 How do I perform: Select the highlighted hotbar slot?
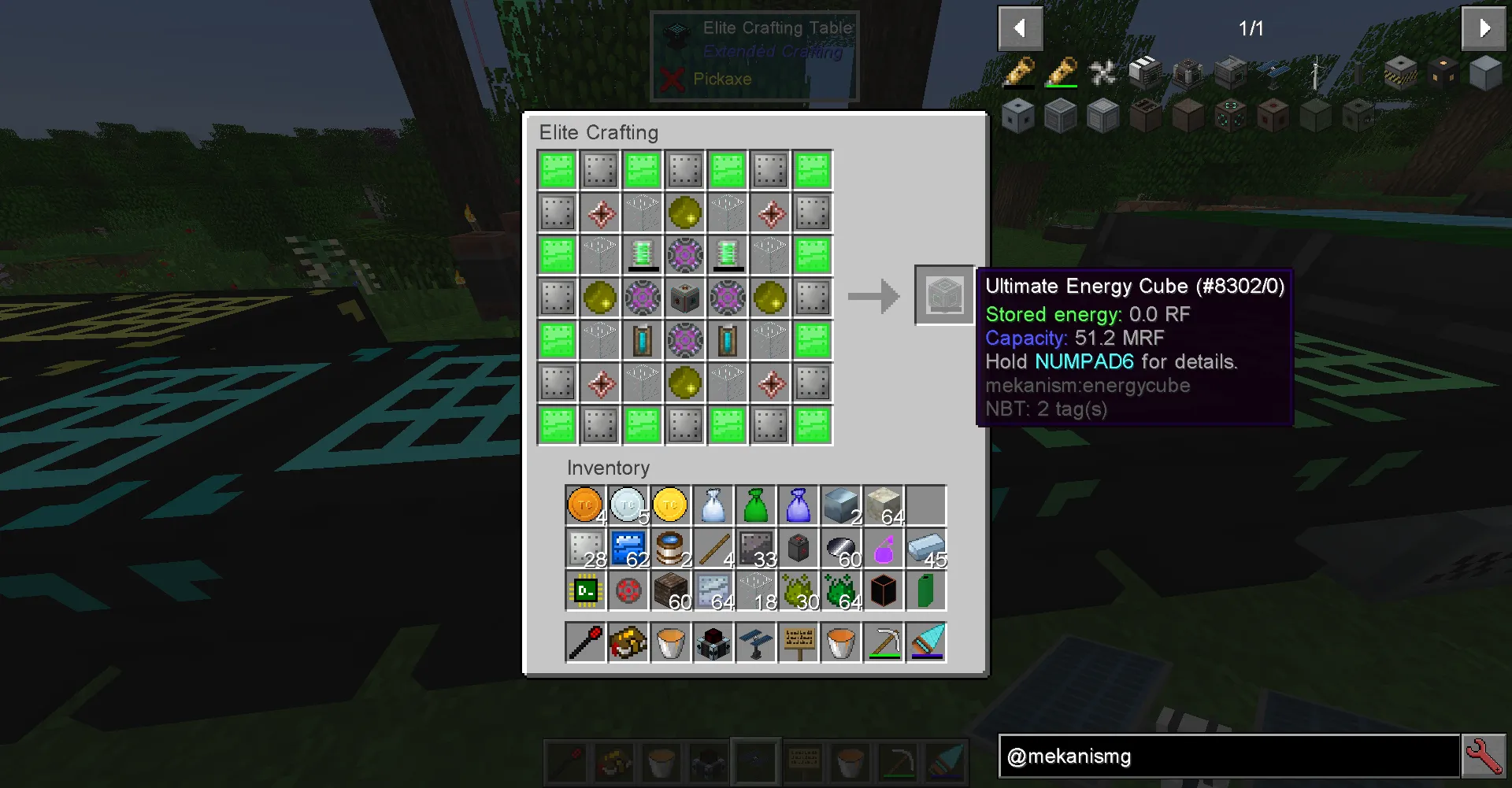tap(755, 761)
